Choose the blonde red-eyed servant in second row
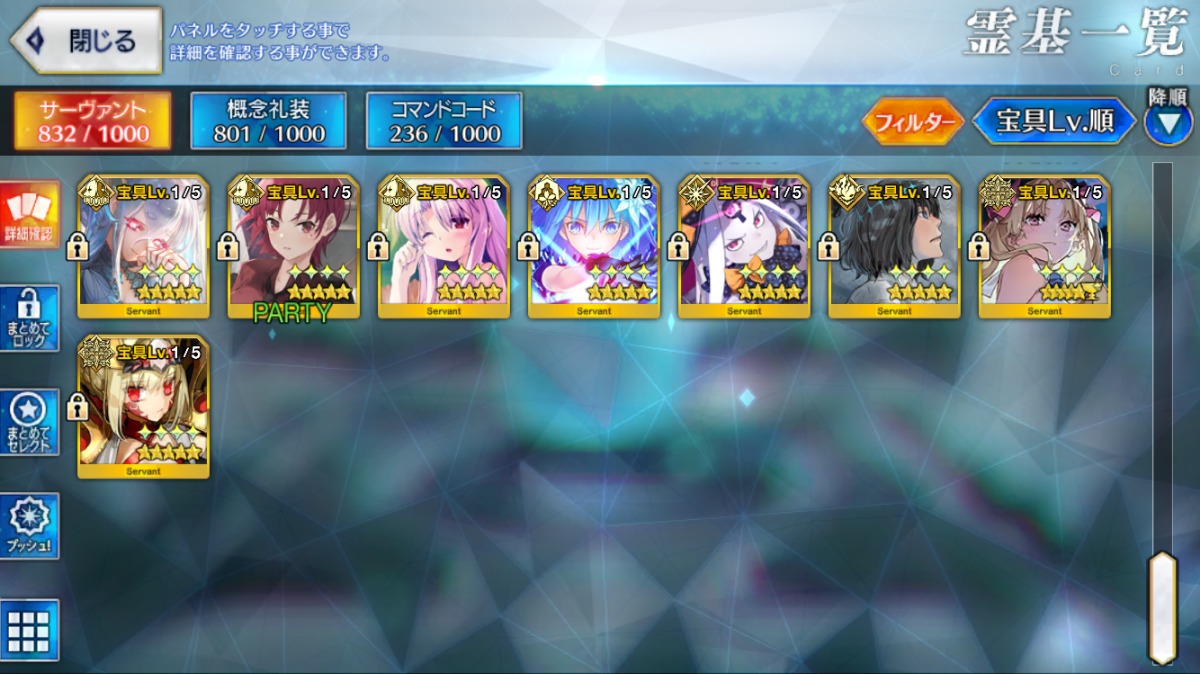This screenshot has width=1200, height=674. 144,407
